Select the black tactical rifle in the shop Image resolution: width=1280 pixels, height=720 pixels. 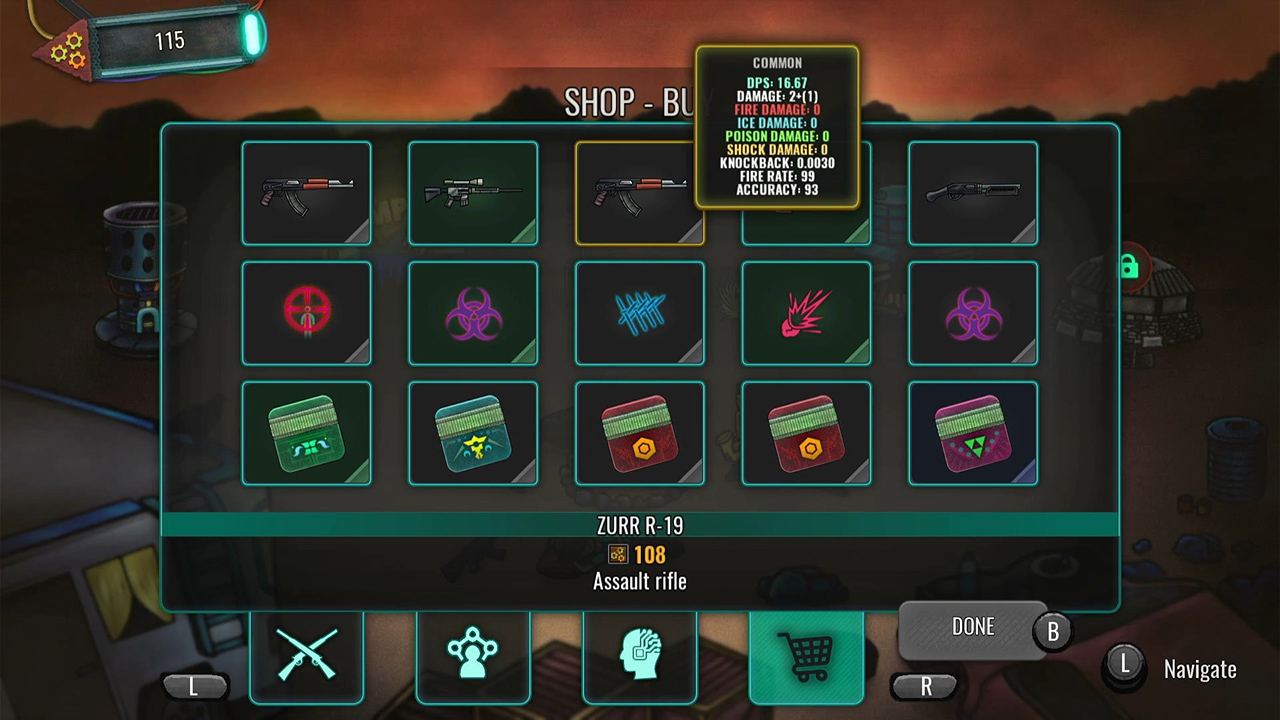[473, 193]
